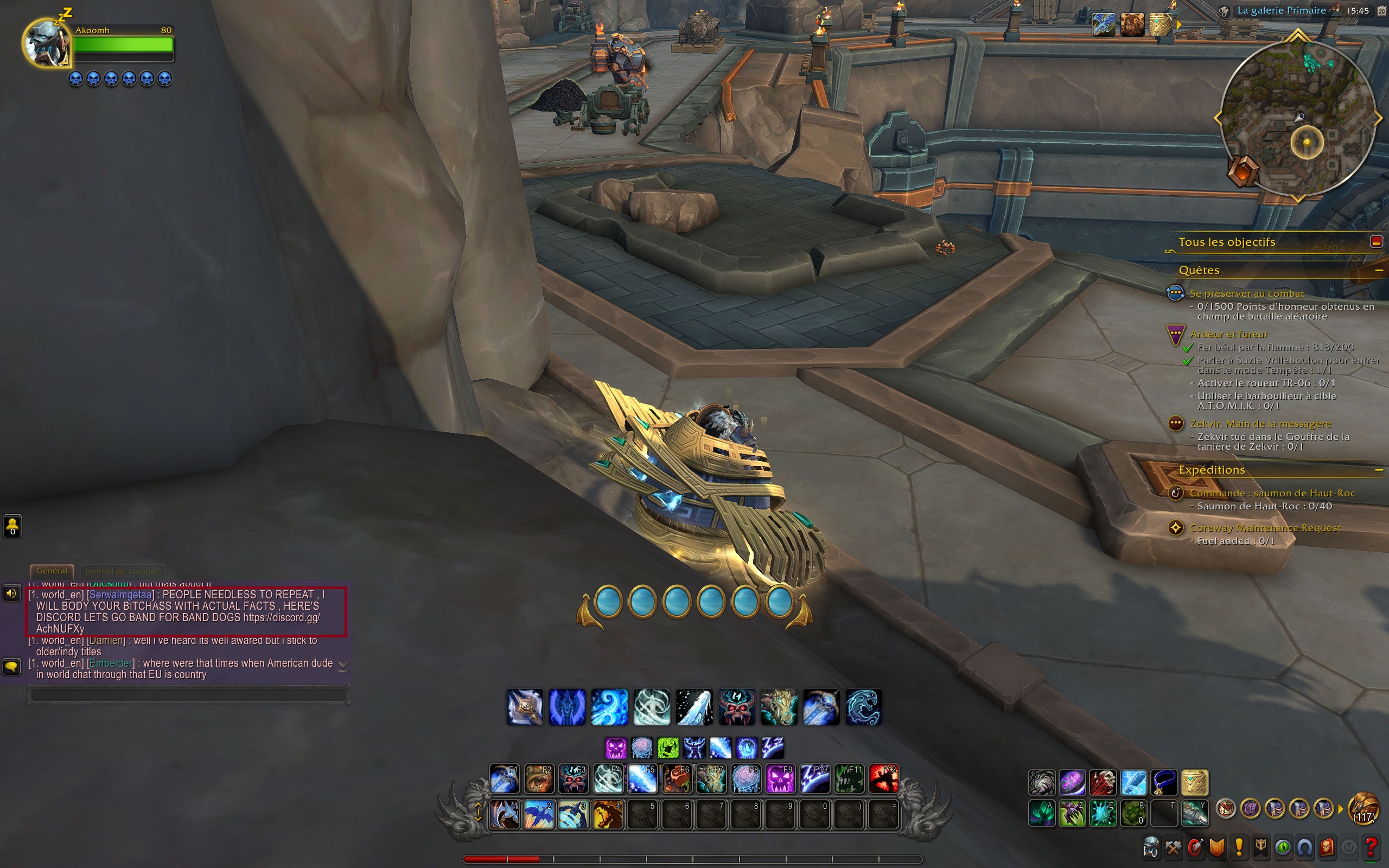Select the Général chat tab
The width and height of the screenshot is (1389, 868).
click(52, 571)
